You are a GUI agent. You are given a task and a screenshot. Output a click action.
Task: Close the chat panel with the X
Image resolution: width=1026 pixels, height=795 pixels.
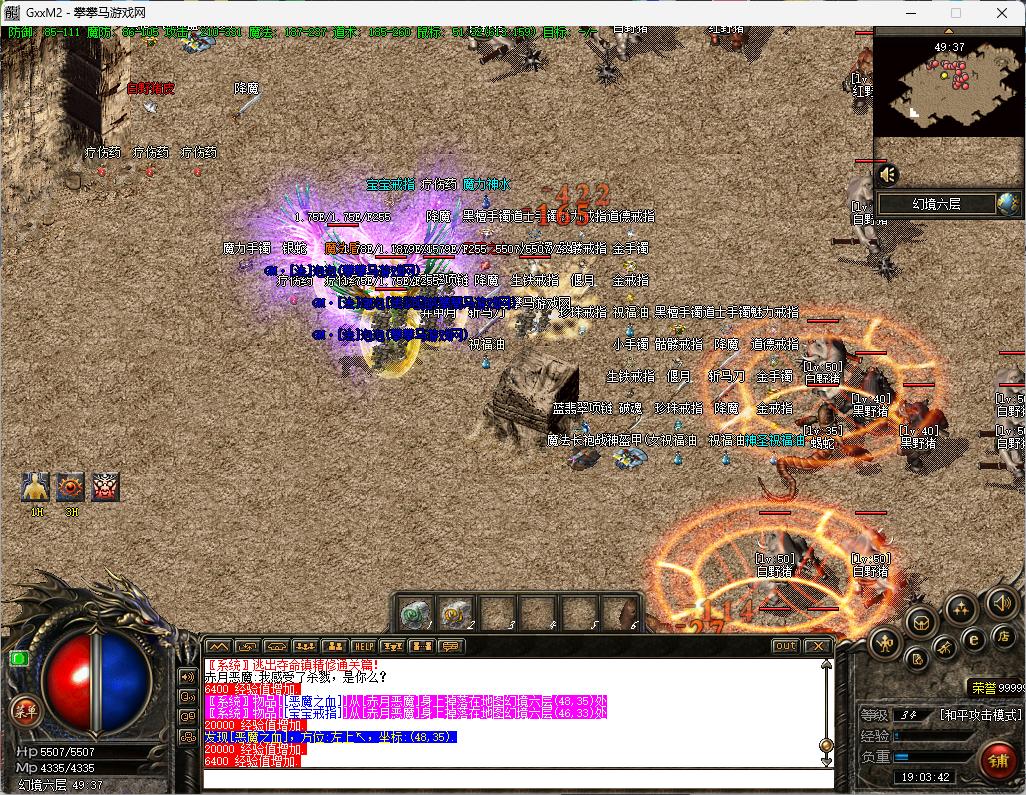click(819, 646)
